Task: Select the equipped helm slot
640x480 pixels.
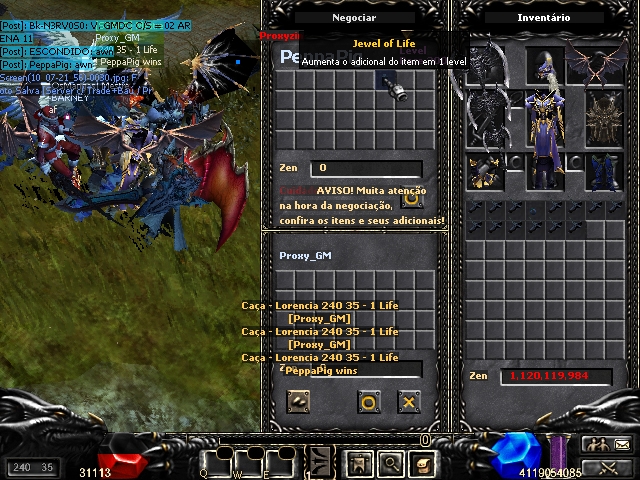Action: click(x=544, y=68)
